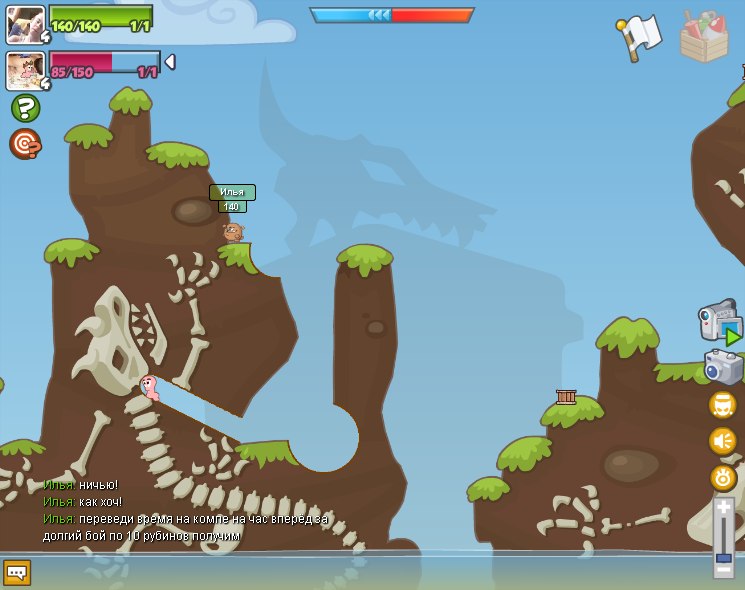Click the zoom slider handle
Viewport: 745px width, 590px height.
pos(723,558)
